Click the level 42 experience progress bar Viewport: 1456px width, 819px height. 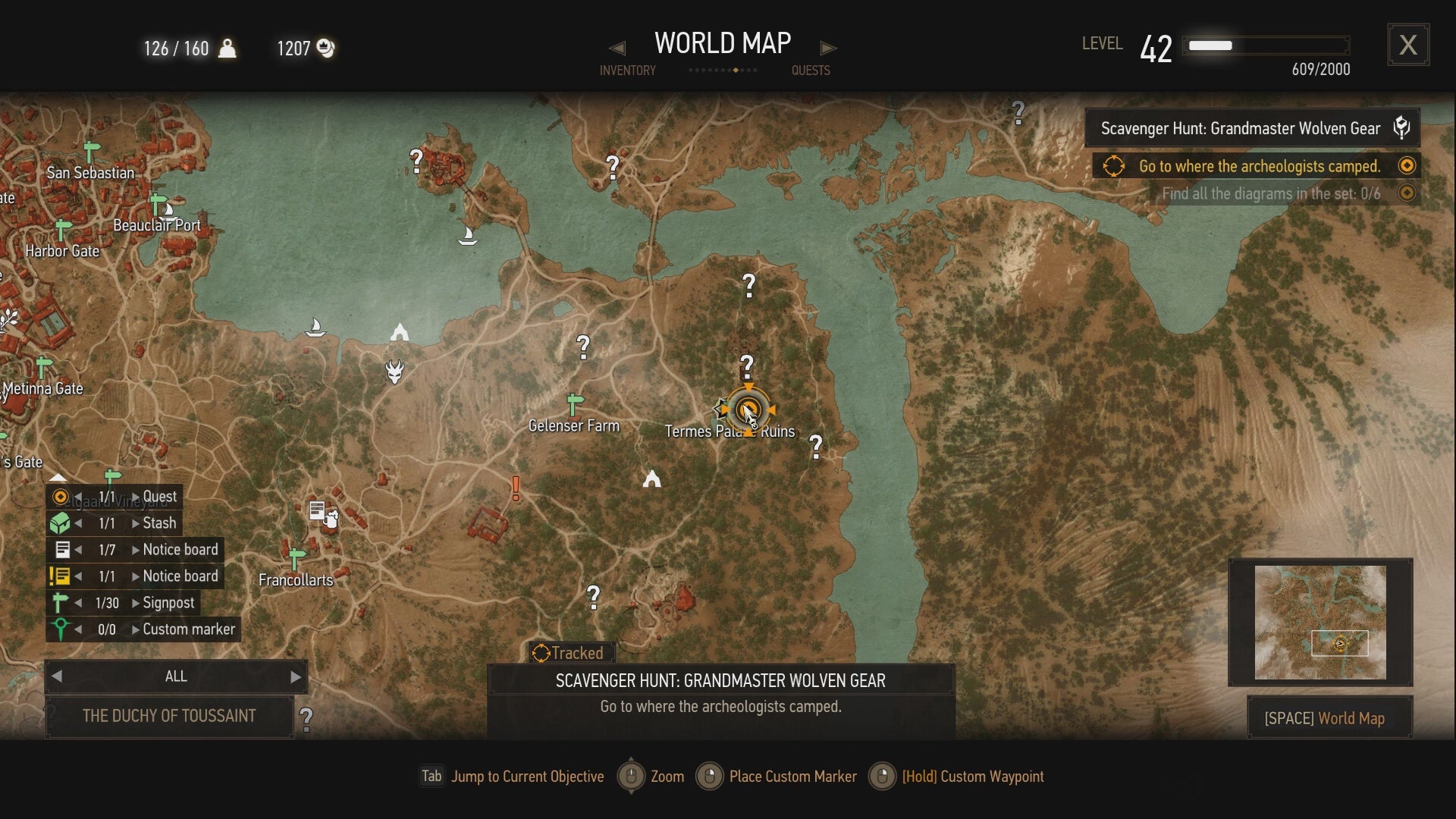click(x=1266, y=45)
